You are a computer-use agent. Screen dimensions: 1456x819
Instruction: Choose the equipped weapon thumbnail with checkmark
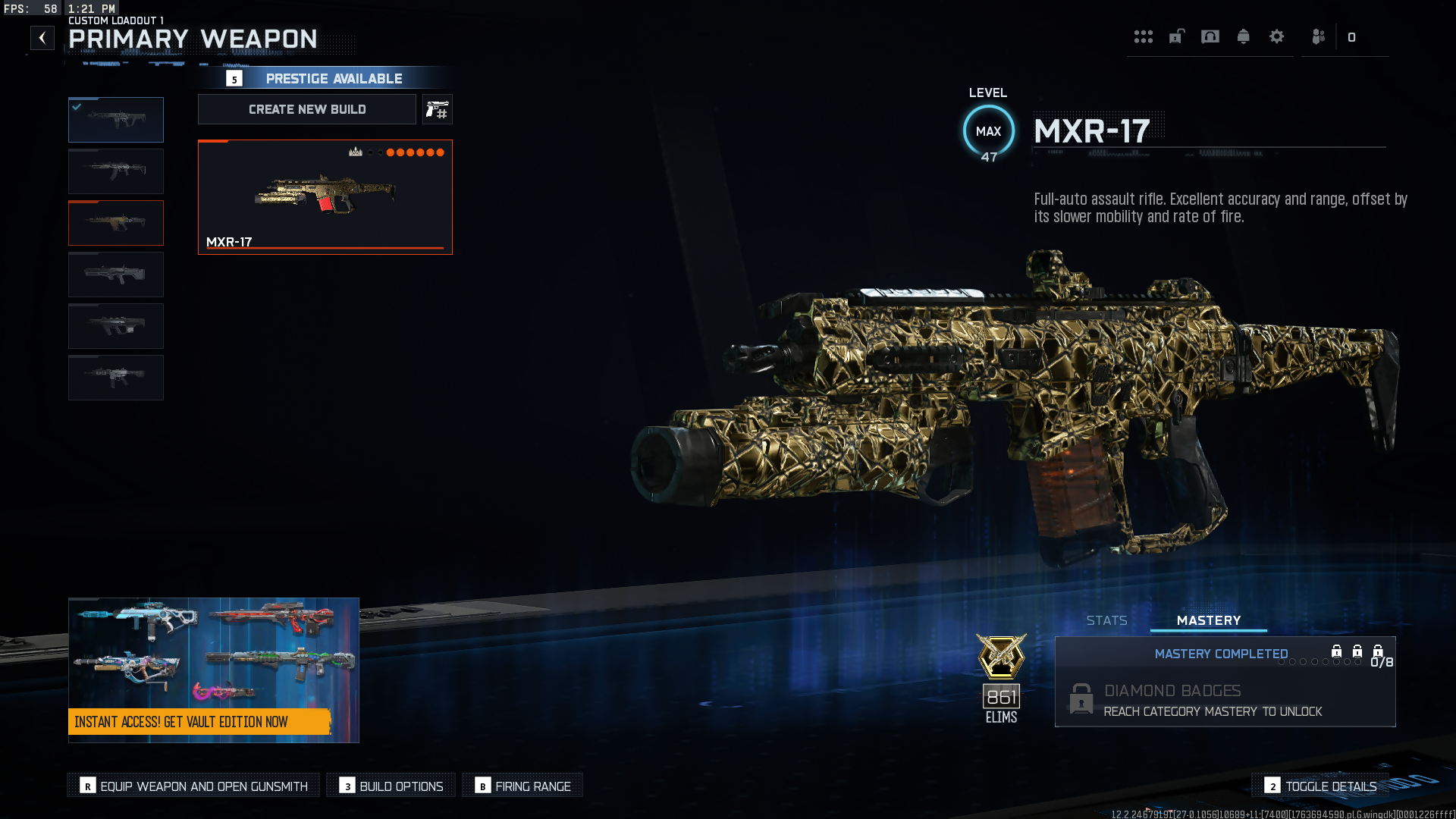pos(116,120)
